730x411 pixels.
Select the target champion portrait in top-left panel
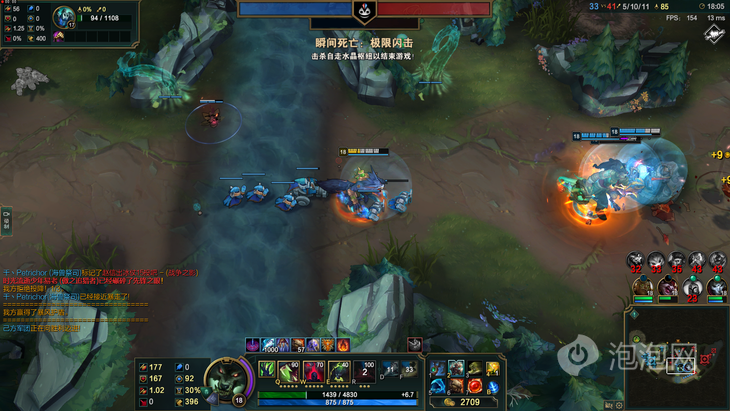tap(62, 16)
